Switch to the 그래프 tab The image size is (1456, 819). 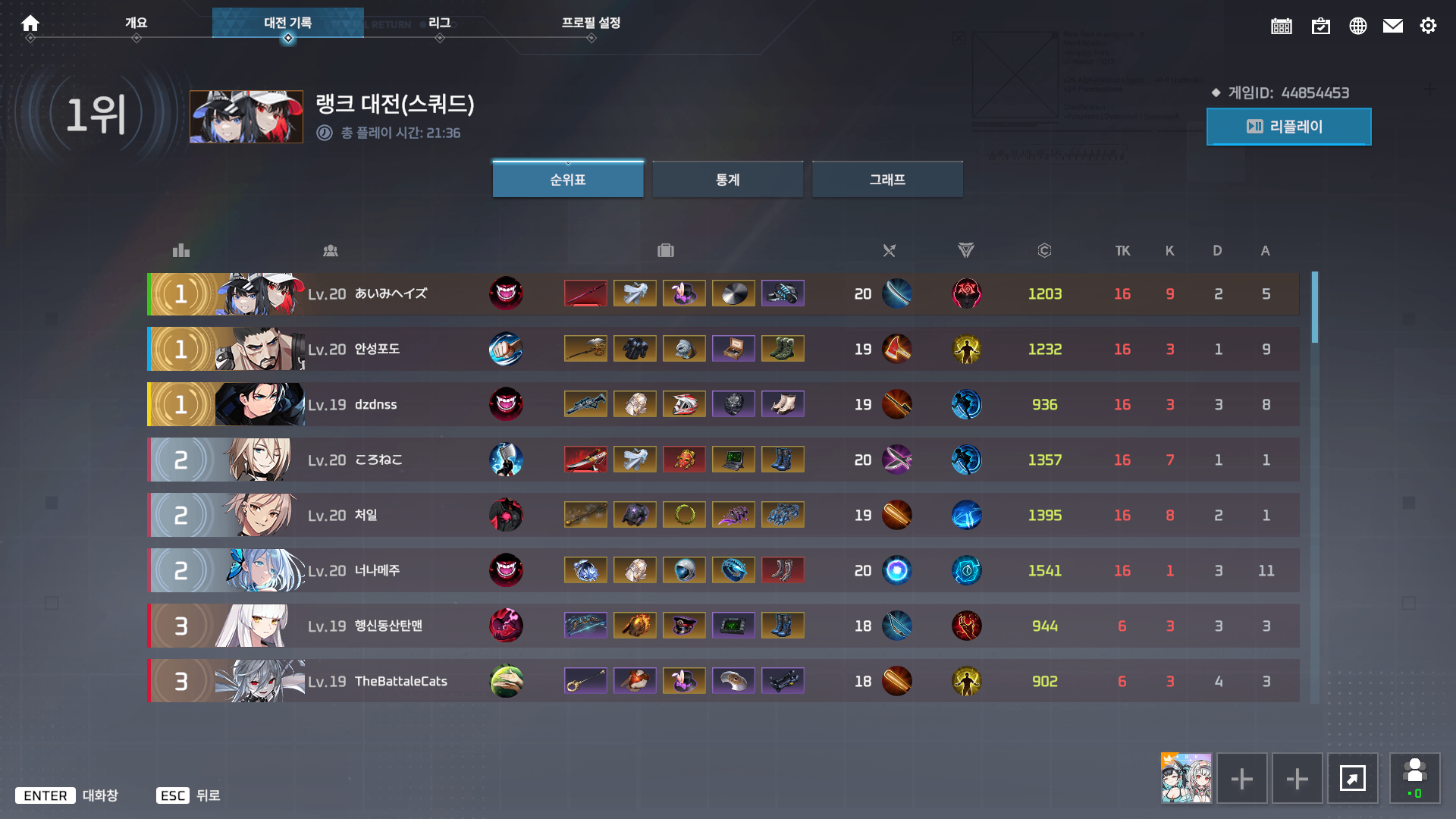coord(887,179)
